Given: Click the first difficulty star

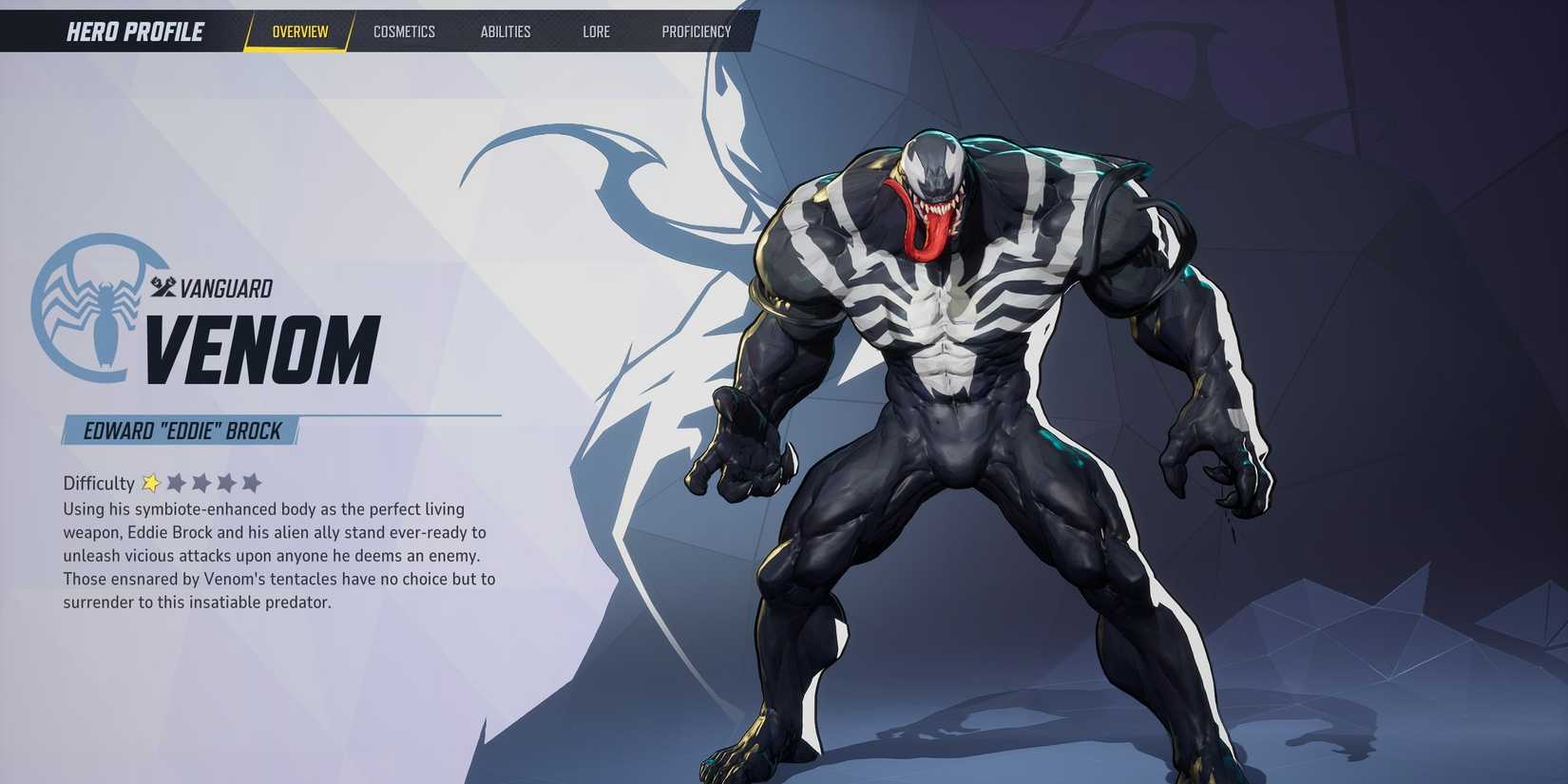Looking at the screenshot, I should [x=150, y=483].
